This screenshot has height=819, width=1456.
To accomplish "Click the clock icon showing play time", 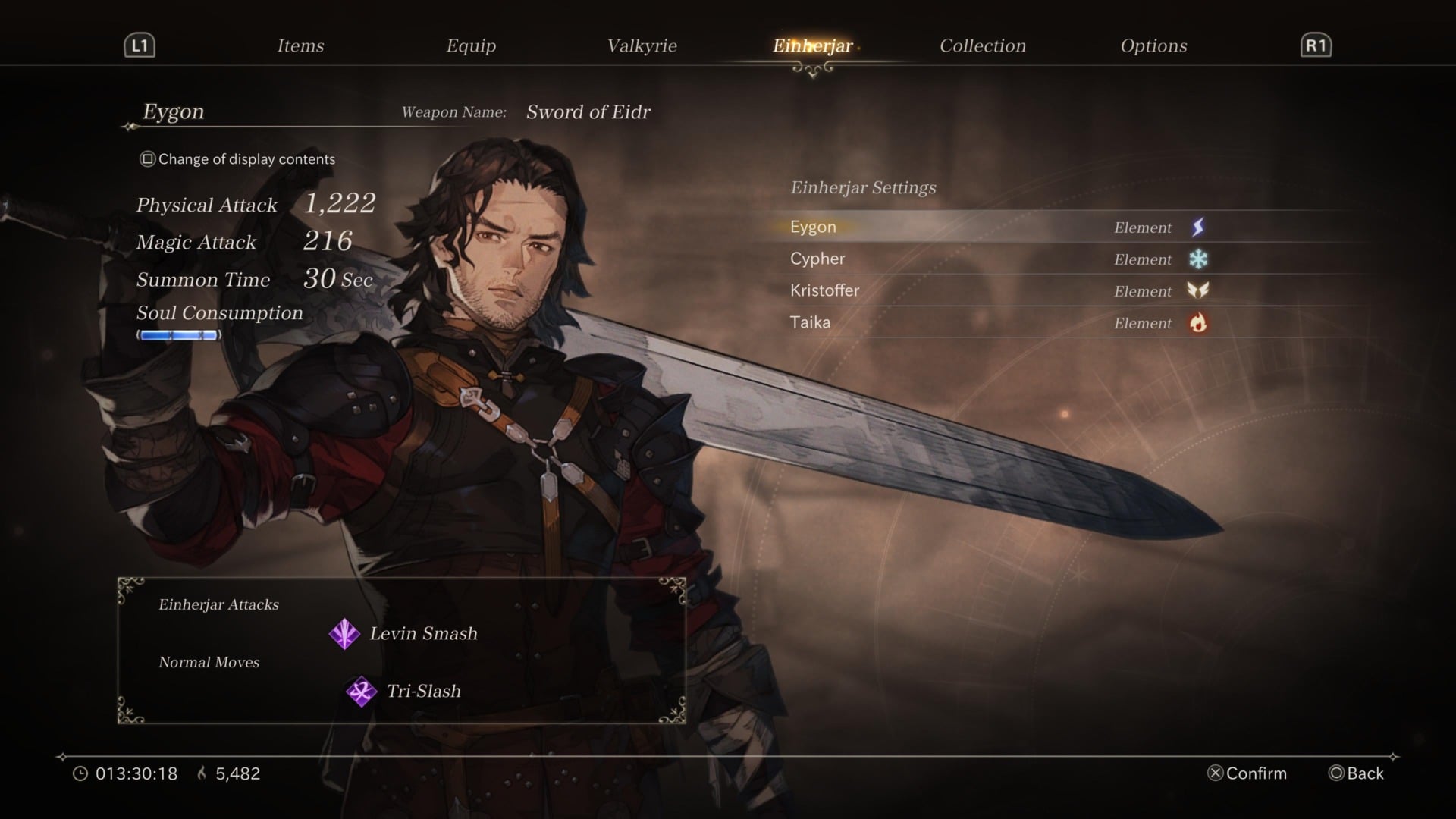I will pos(81,773).
